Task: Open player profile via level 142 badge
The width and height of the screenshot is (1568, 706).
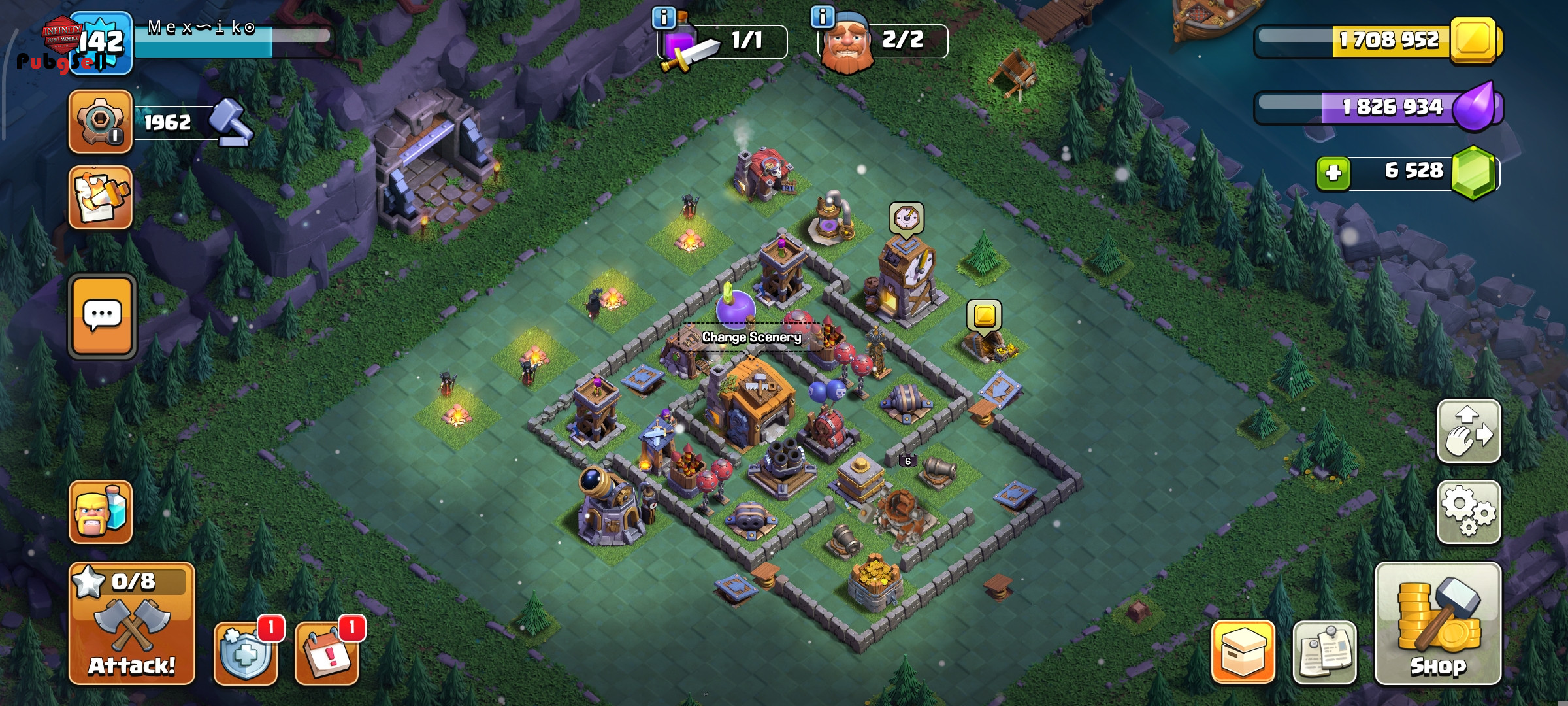Action: pyautogui.click(x=101, y=43)
